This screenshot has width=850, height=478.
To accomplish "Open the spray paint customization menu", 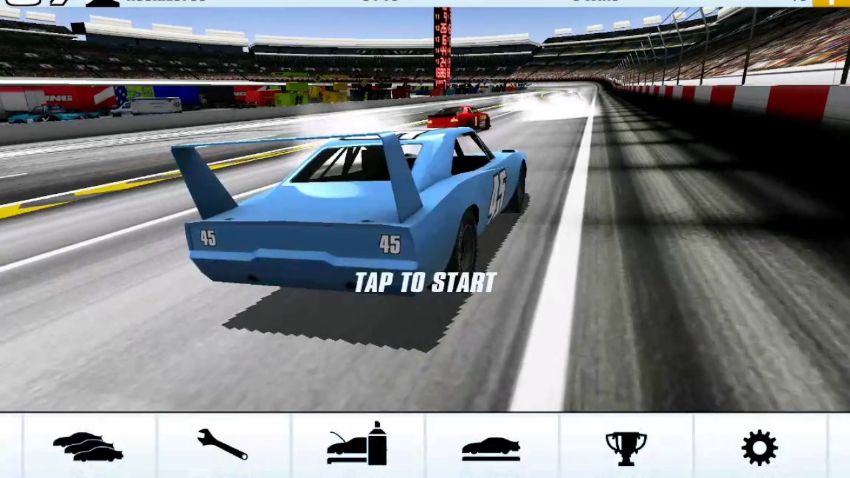I will [357, 446].
